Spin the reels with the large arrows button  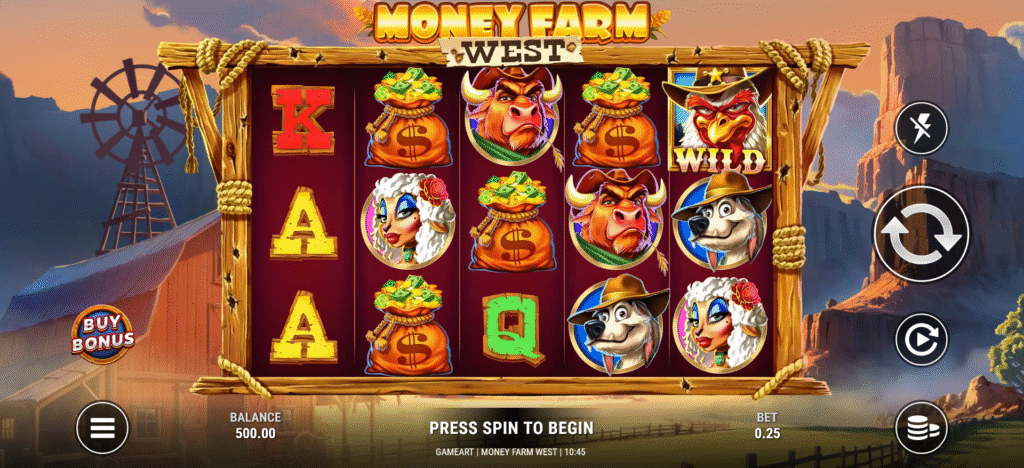(x=921, y=234)
